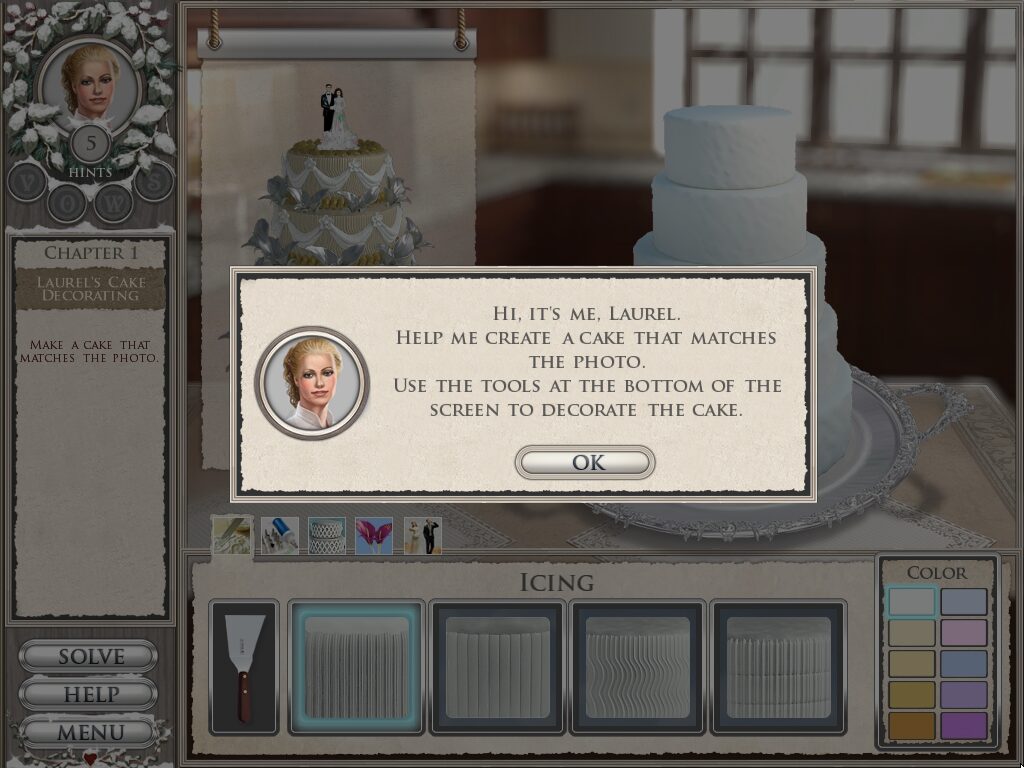Select the wavy-line icing pattern
This screenshot has height=768, width=1024.
638,667
